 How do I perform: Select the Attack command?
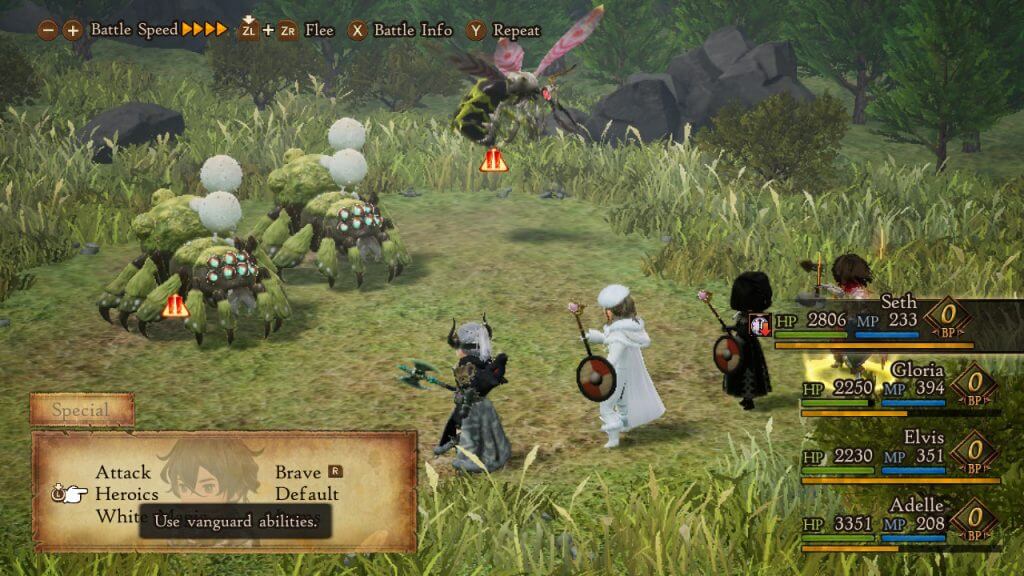(x=123, y=472)
